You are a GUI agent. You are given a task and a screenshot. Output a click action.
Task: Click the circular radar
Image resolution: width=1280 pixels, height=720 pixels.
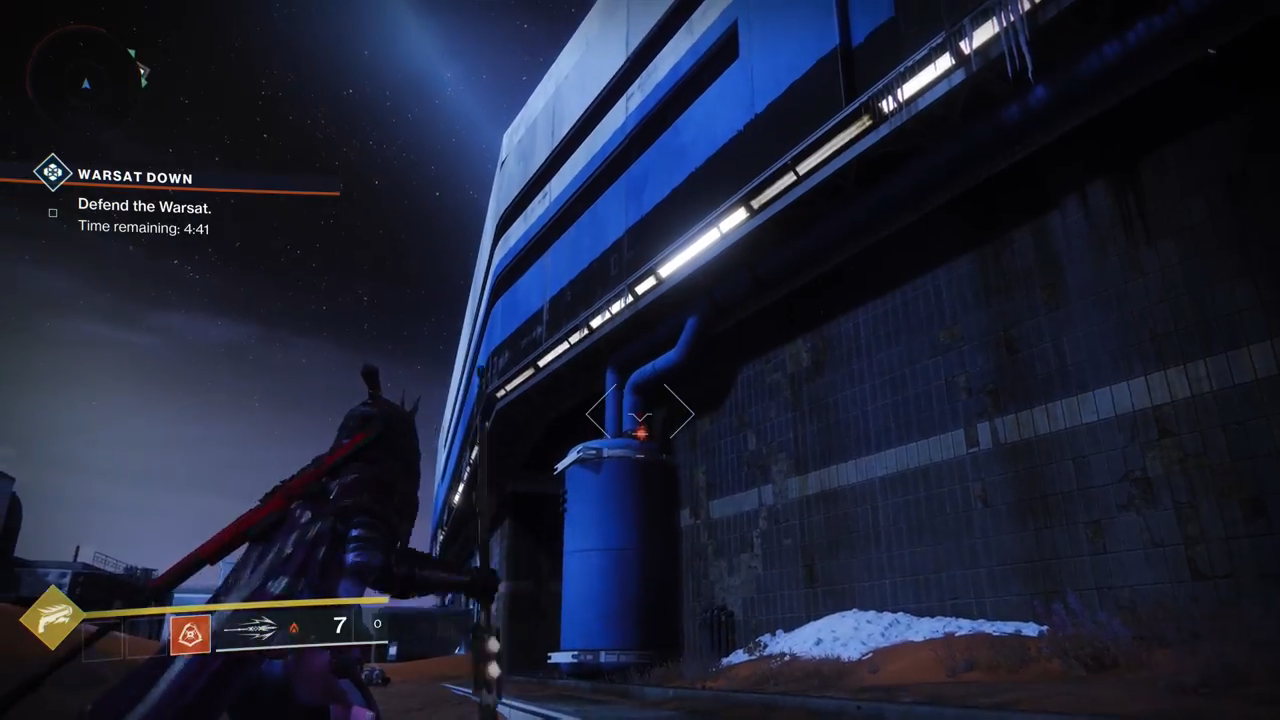pos(86,72)
